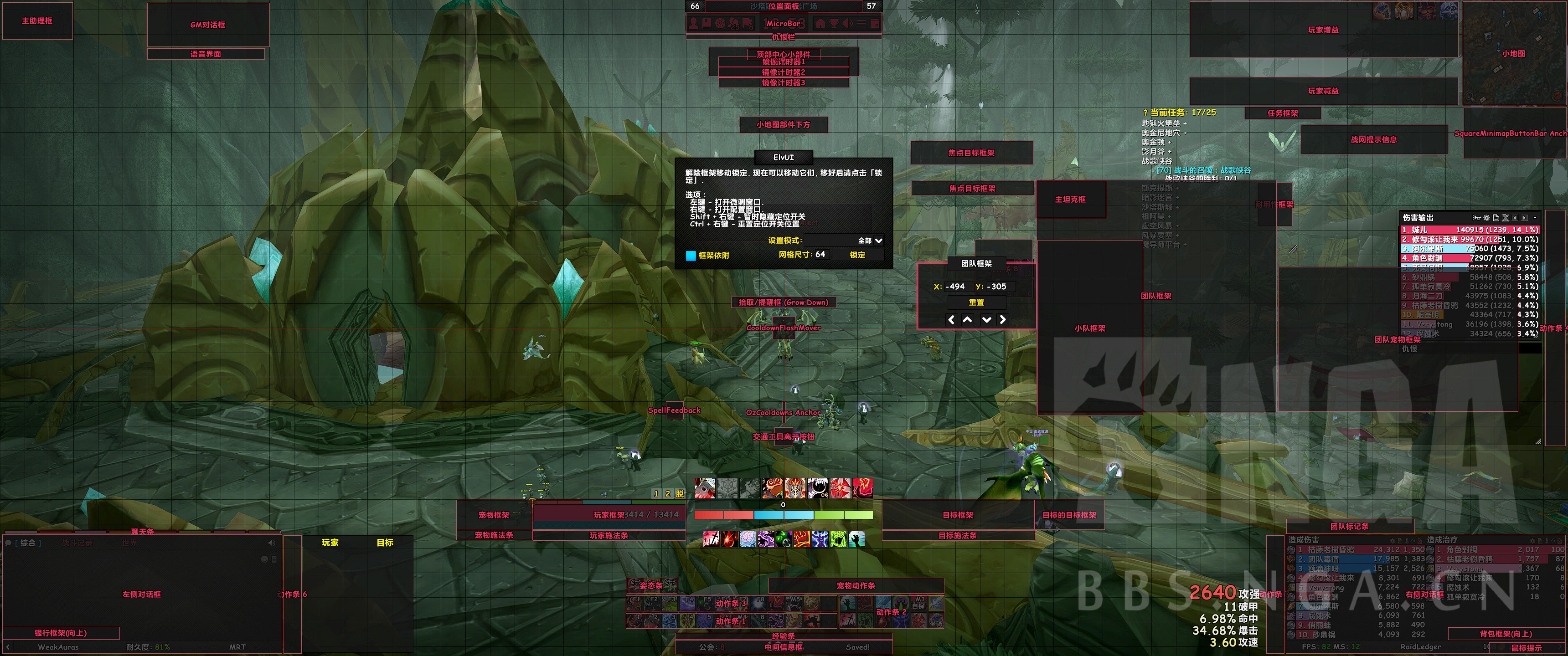Viewport: 1568px width, 656px height.
Task: Toggle the speaker icon on the MicroBar
Action: [x=849, y=24]
